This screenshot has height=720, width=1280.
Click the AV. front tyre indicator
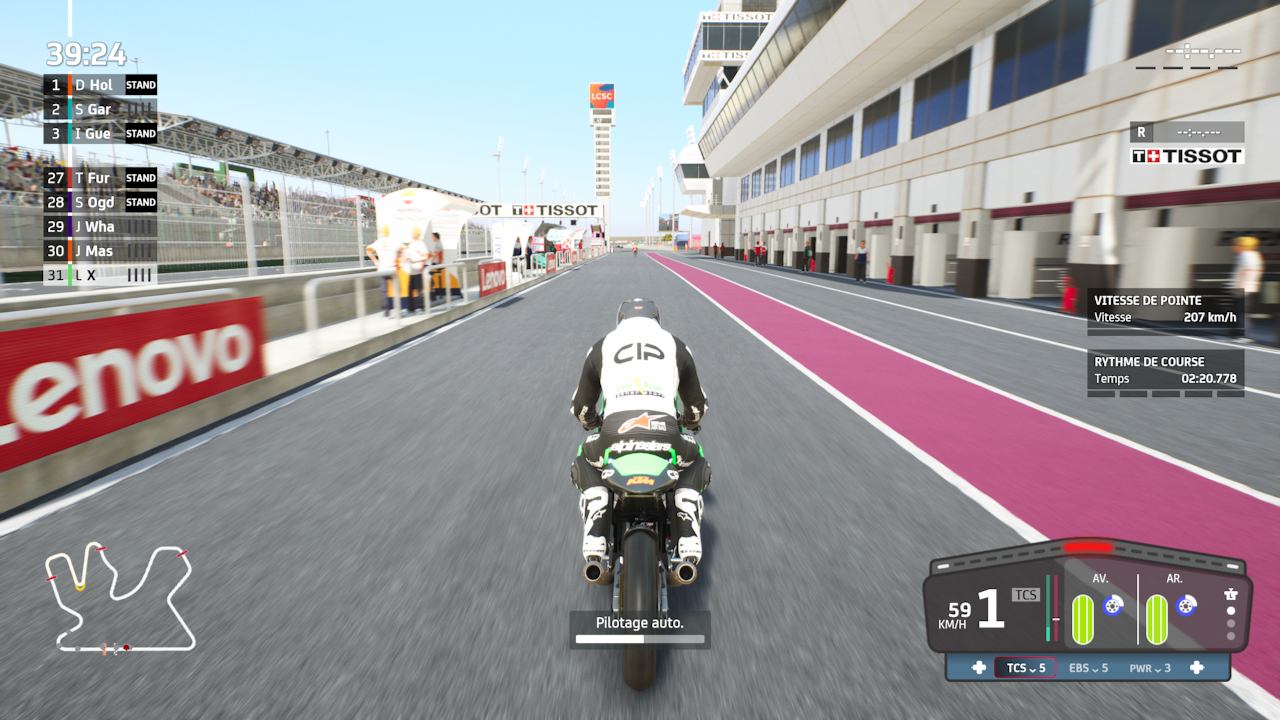[x=1083, y=618]
